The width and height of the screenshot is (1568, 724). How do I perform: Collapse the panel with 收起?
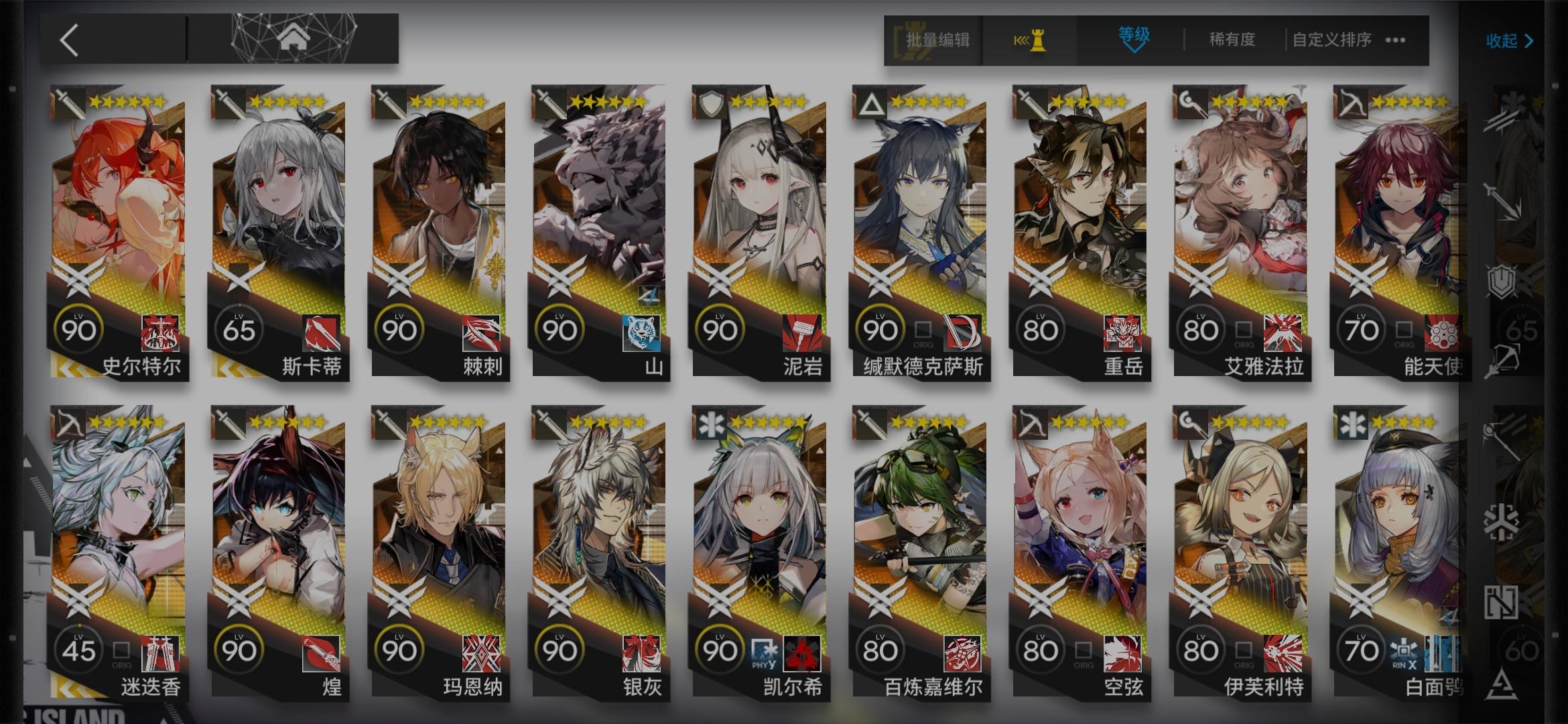1509,40
